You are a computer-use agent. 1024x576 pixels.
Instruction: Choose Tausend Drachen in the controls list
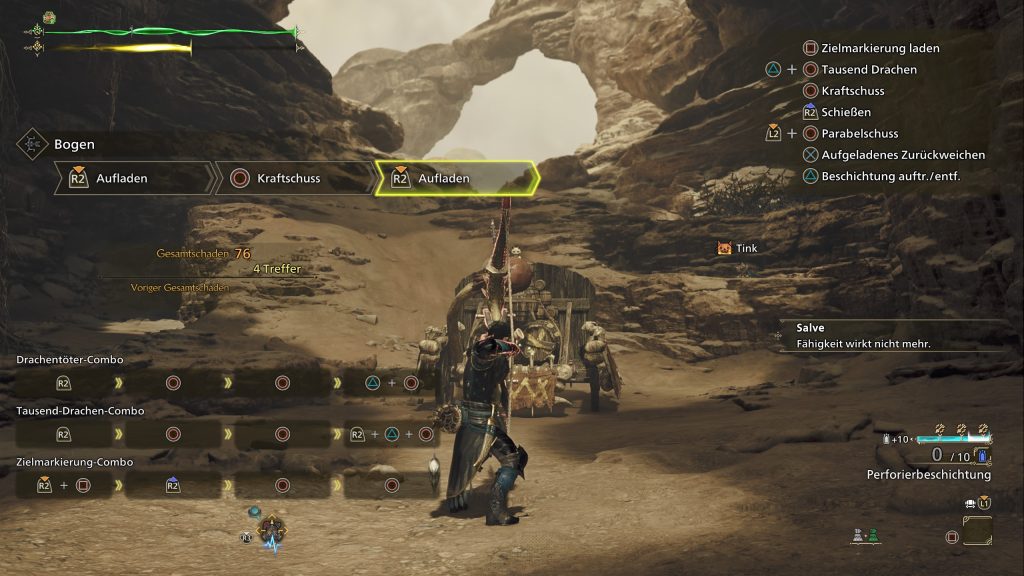pos(868,70)
